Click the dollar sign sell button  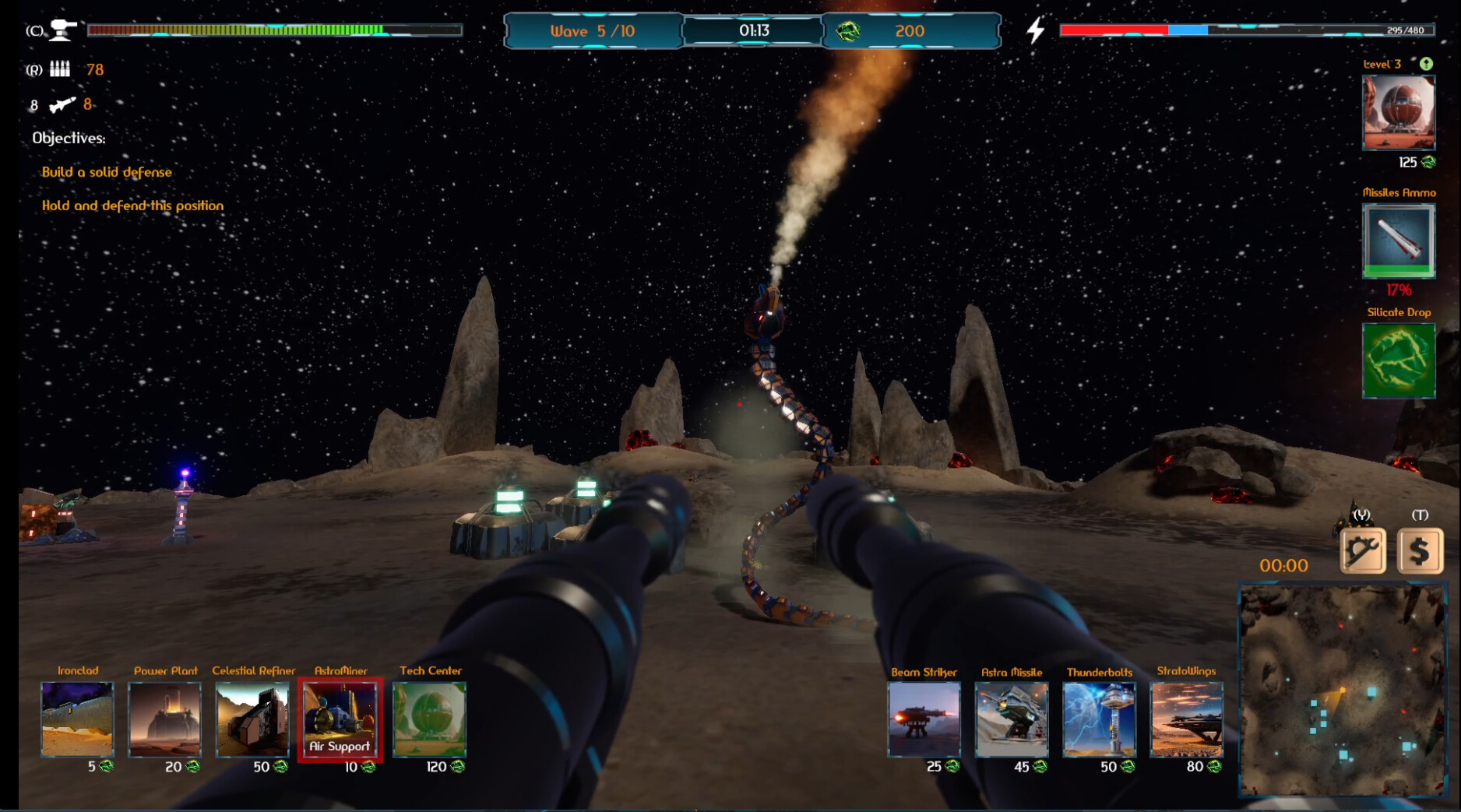coord(1420,550)
